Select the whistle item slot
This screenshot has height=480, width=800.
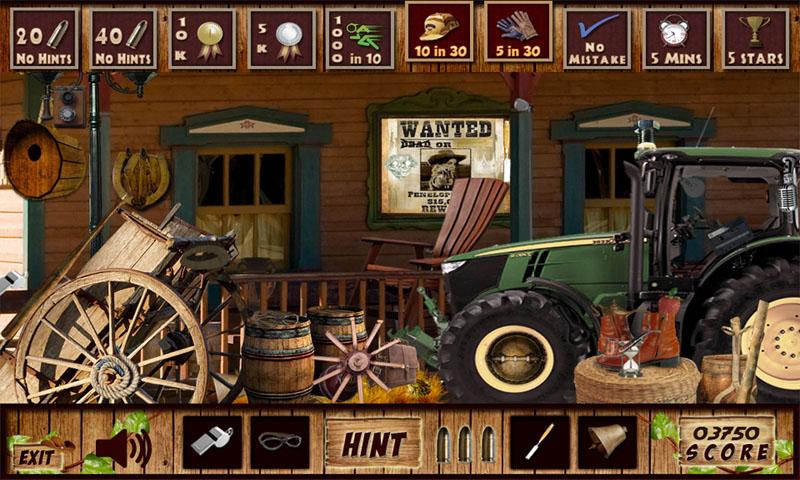(211, 442)
